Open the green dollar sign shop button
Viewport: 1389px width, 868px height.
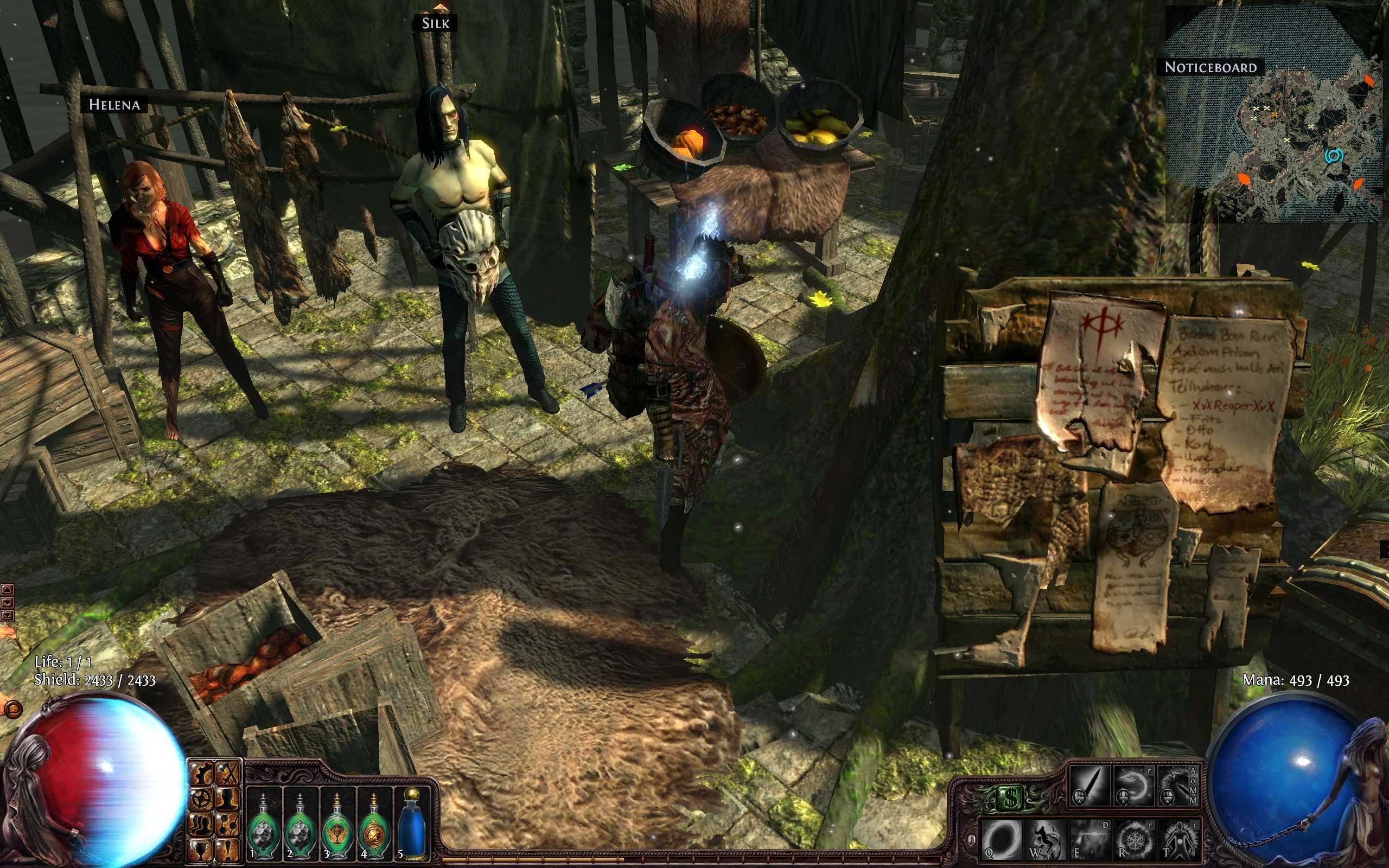(1010, 797)
